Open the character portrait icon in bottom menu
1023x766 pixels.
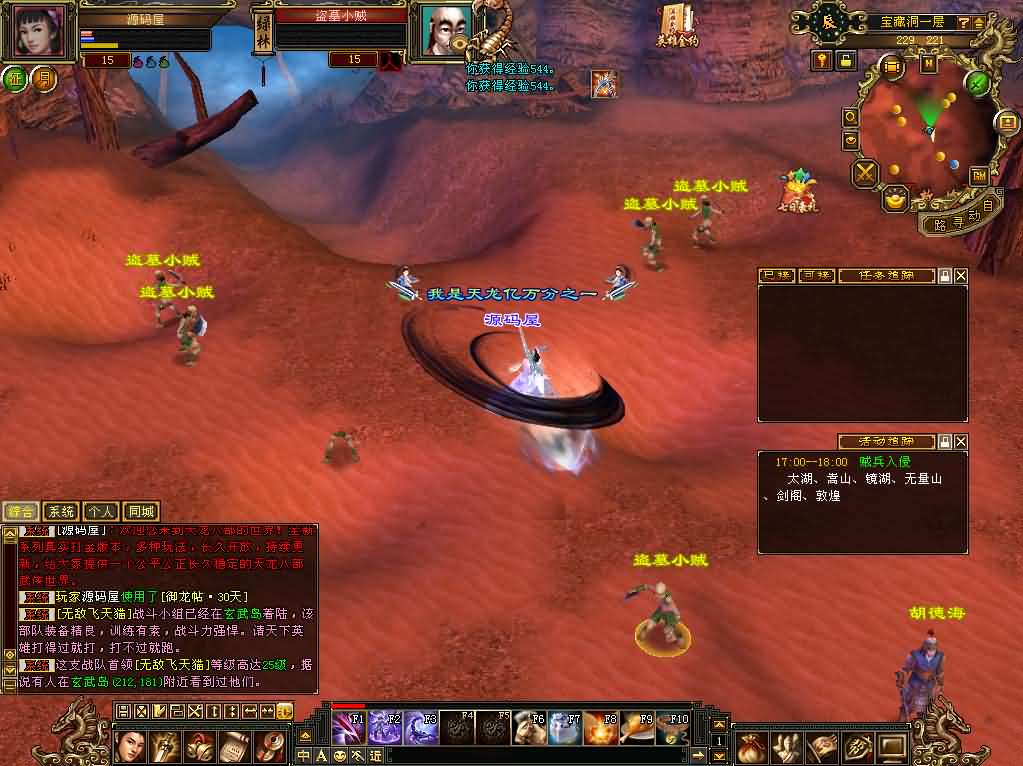[x=131, y=746]
